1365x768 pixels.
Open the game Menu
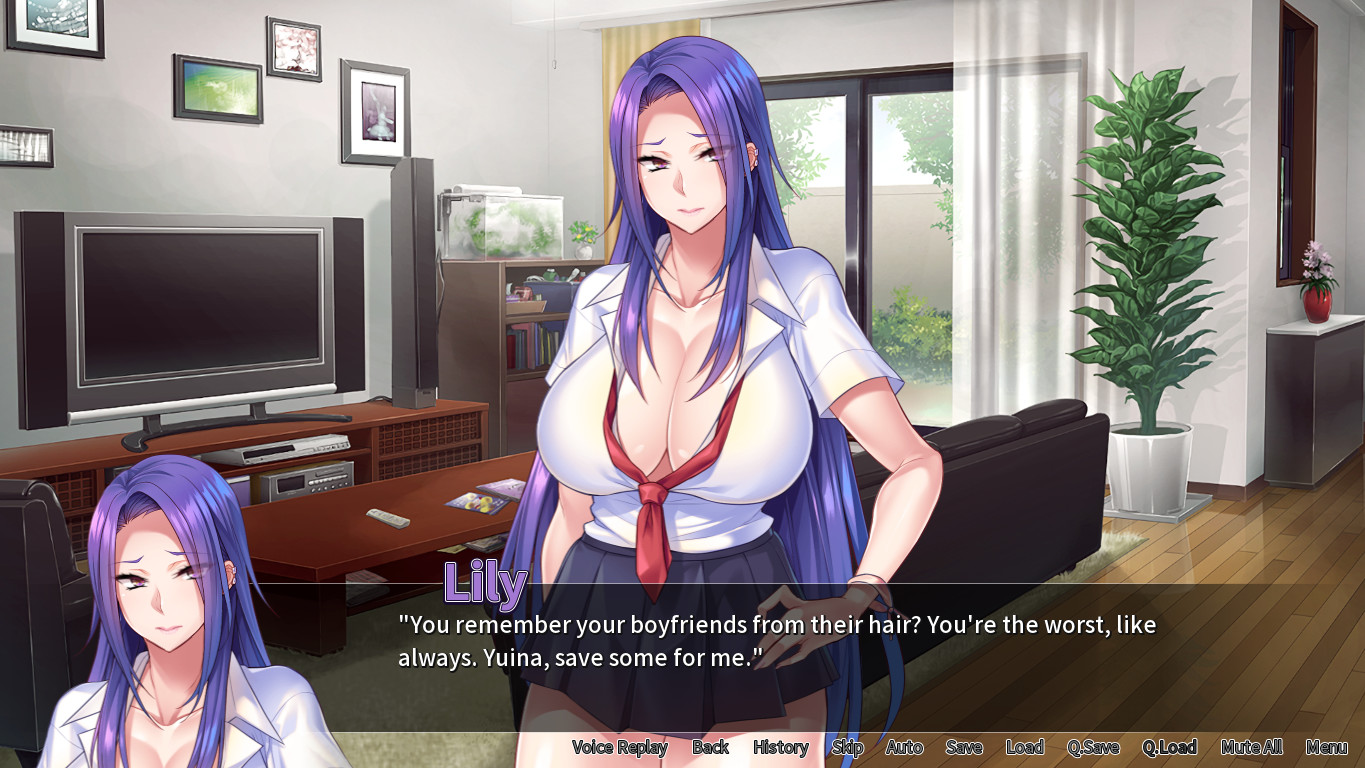click(x=1326, y=747)
